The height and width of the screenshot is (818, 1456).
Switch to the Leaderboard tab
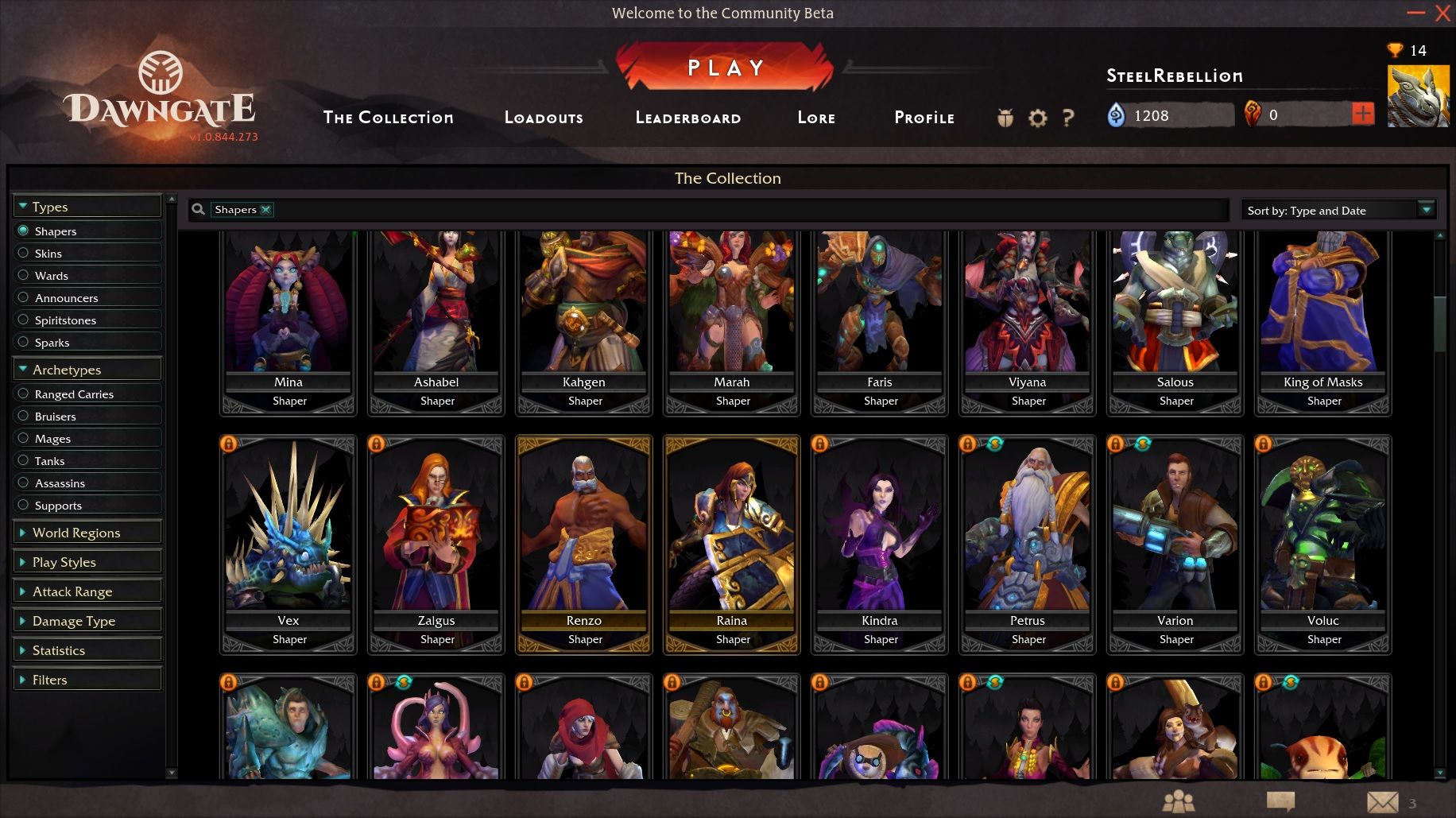click(687, 118)
